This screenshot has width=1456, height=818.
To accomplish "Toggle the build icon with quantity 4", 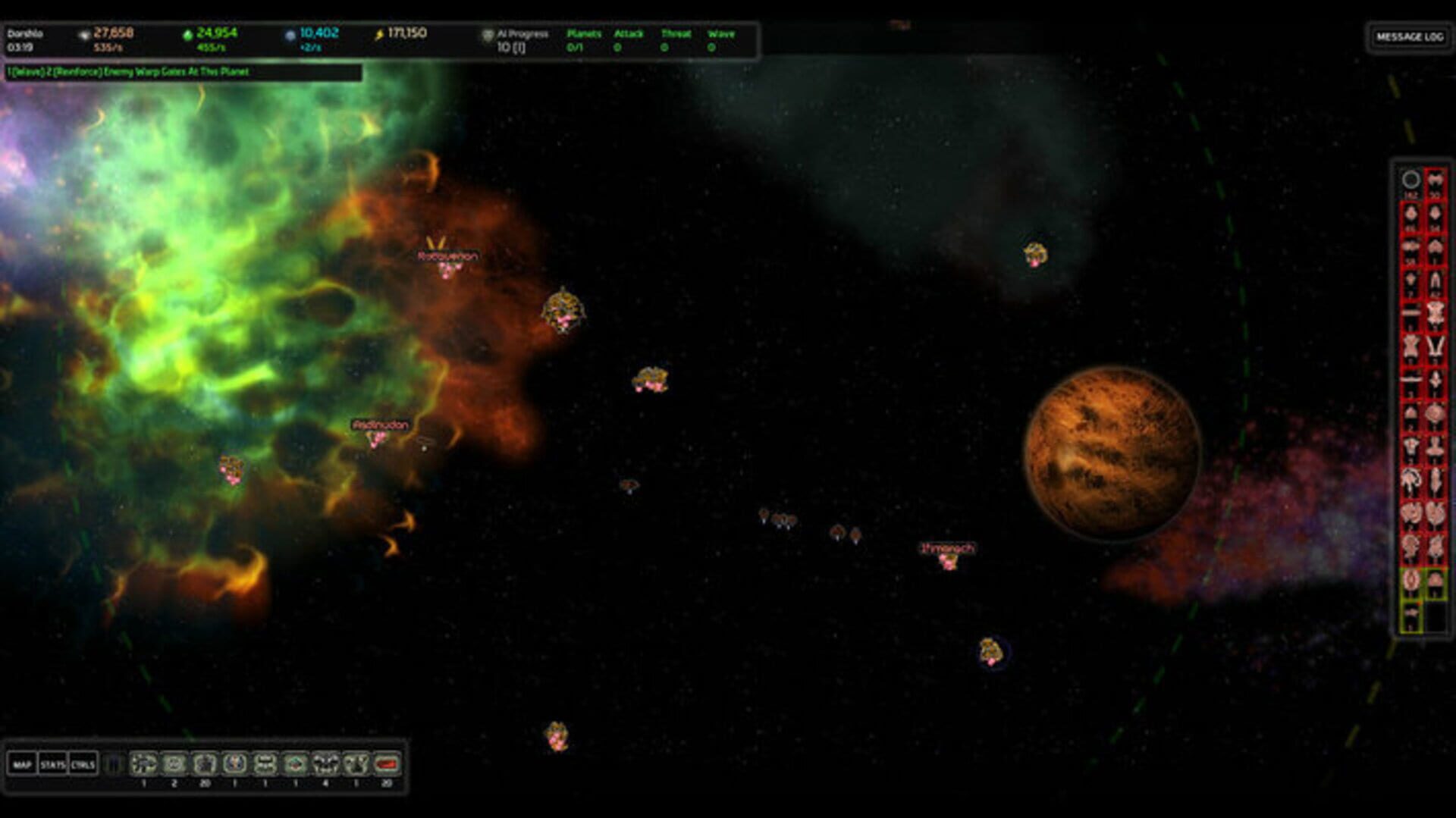I will coord(326,764).
